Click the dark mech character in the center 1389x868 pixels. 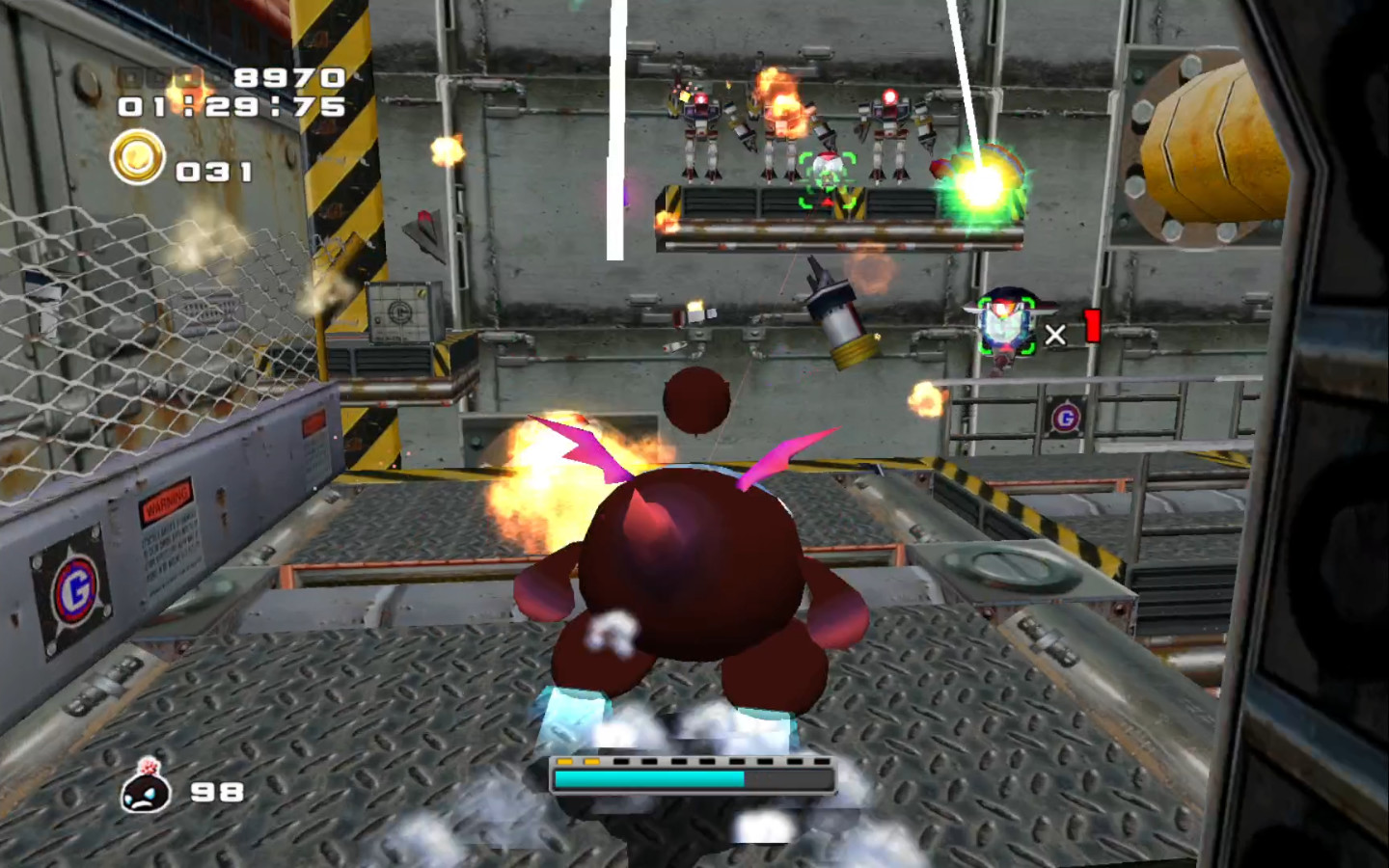click(693, 569)
